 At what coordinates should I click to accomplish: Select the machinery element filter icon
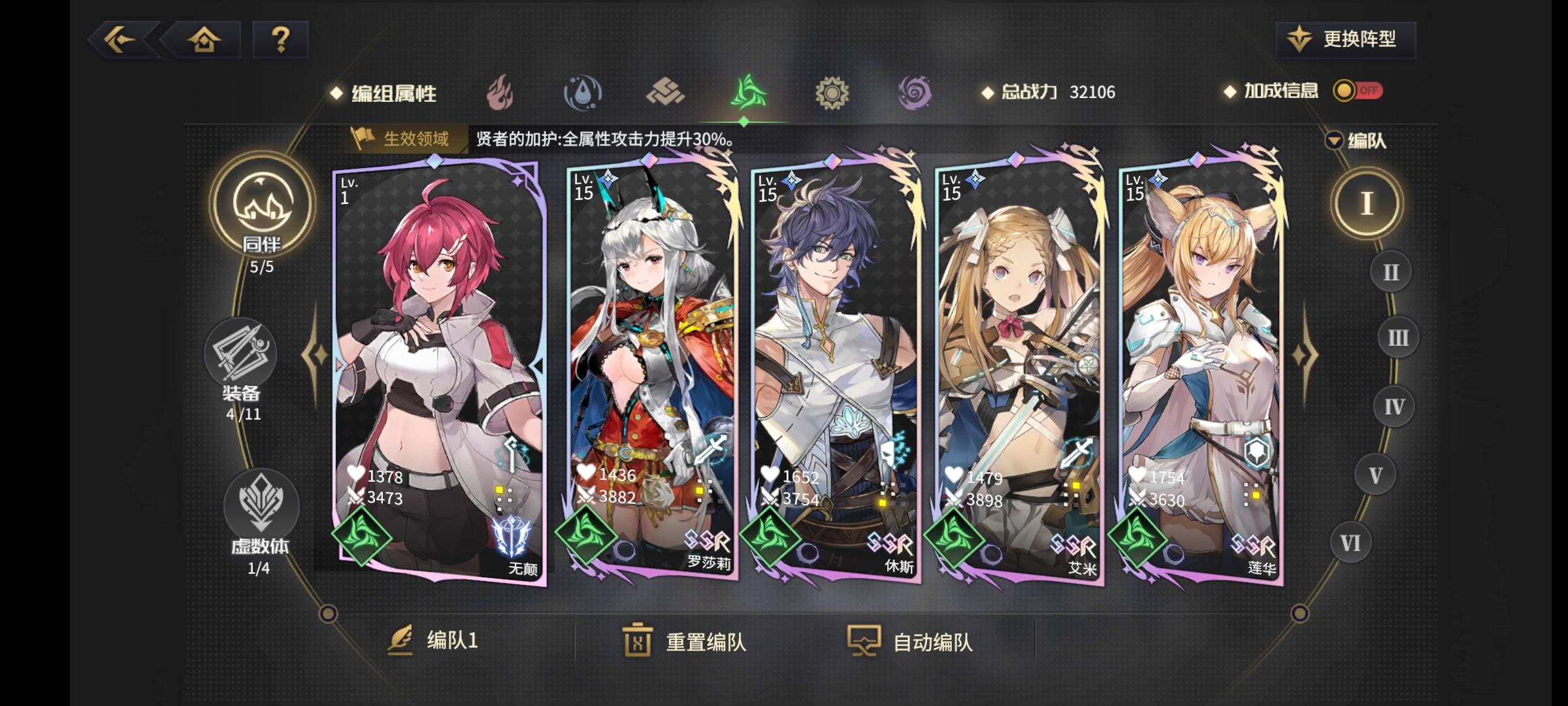point(831,92)
